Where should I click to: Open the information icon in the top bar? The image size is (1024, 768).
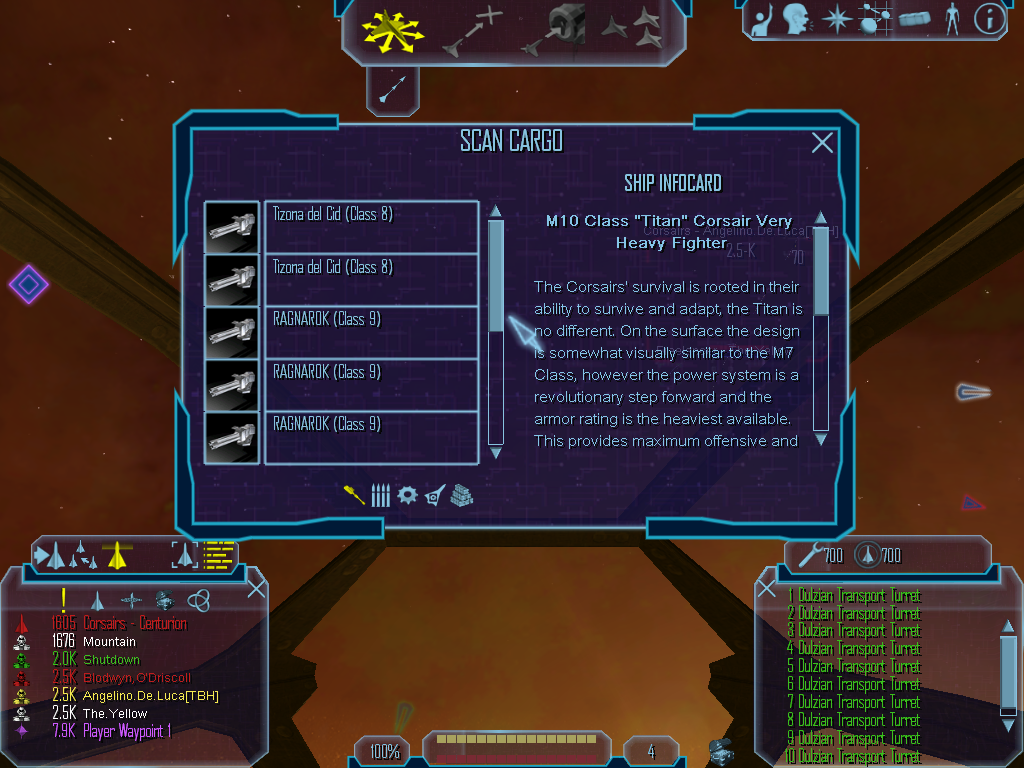[989, 19]
